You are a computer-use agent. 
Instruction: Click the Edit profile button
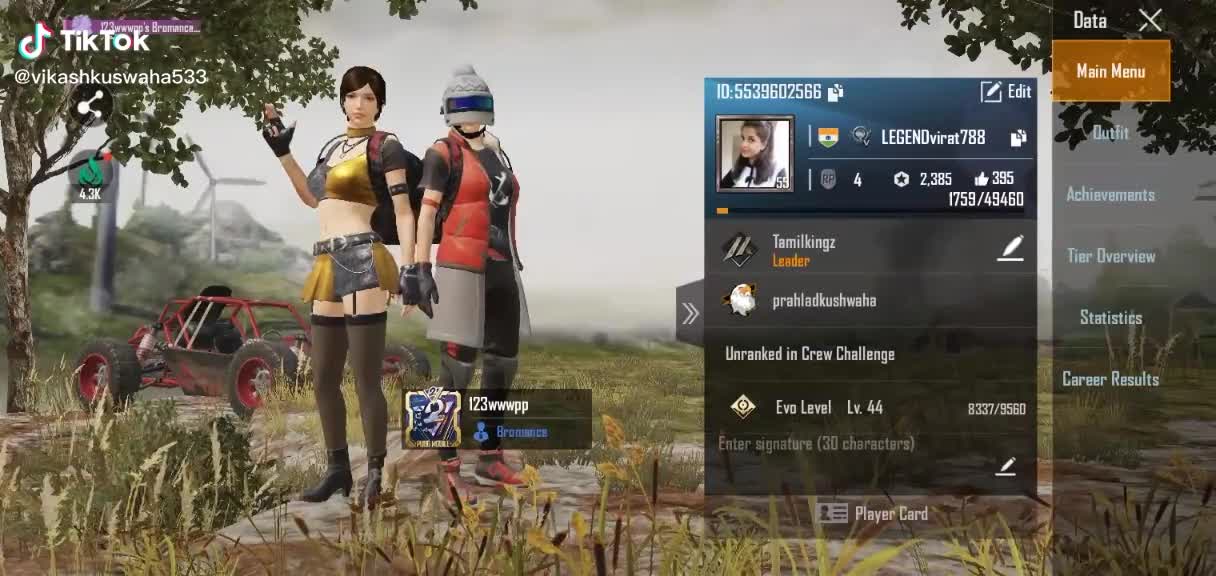(x=1005, y=92)
